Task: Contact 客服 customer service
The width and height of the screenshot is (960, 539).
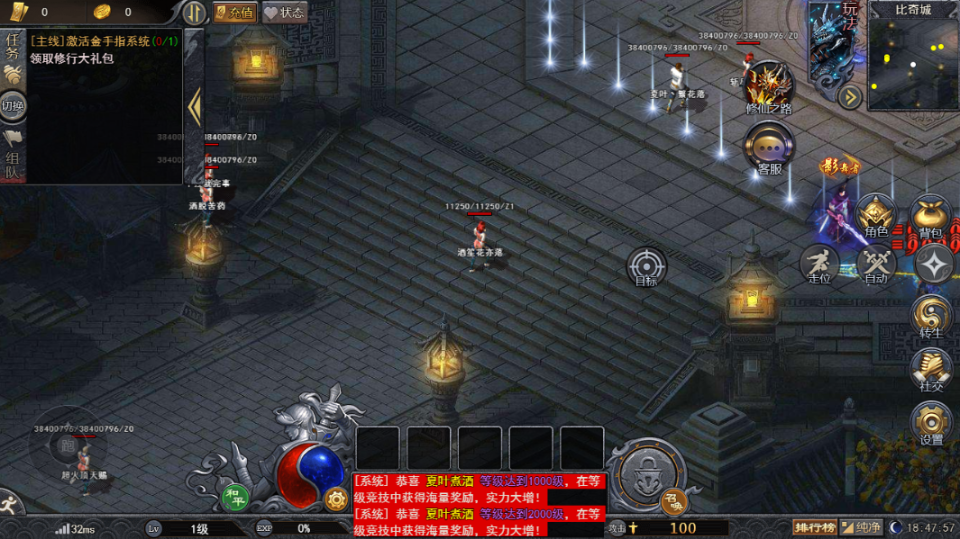Action: pyautogui.click(x=768, y=148)
